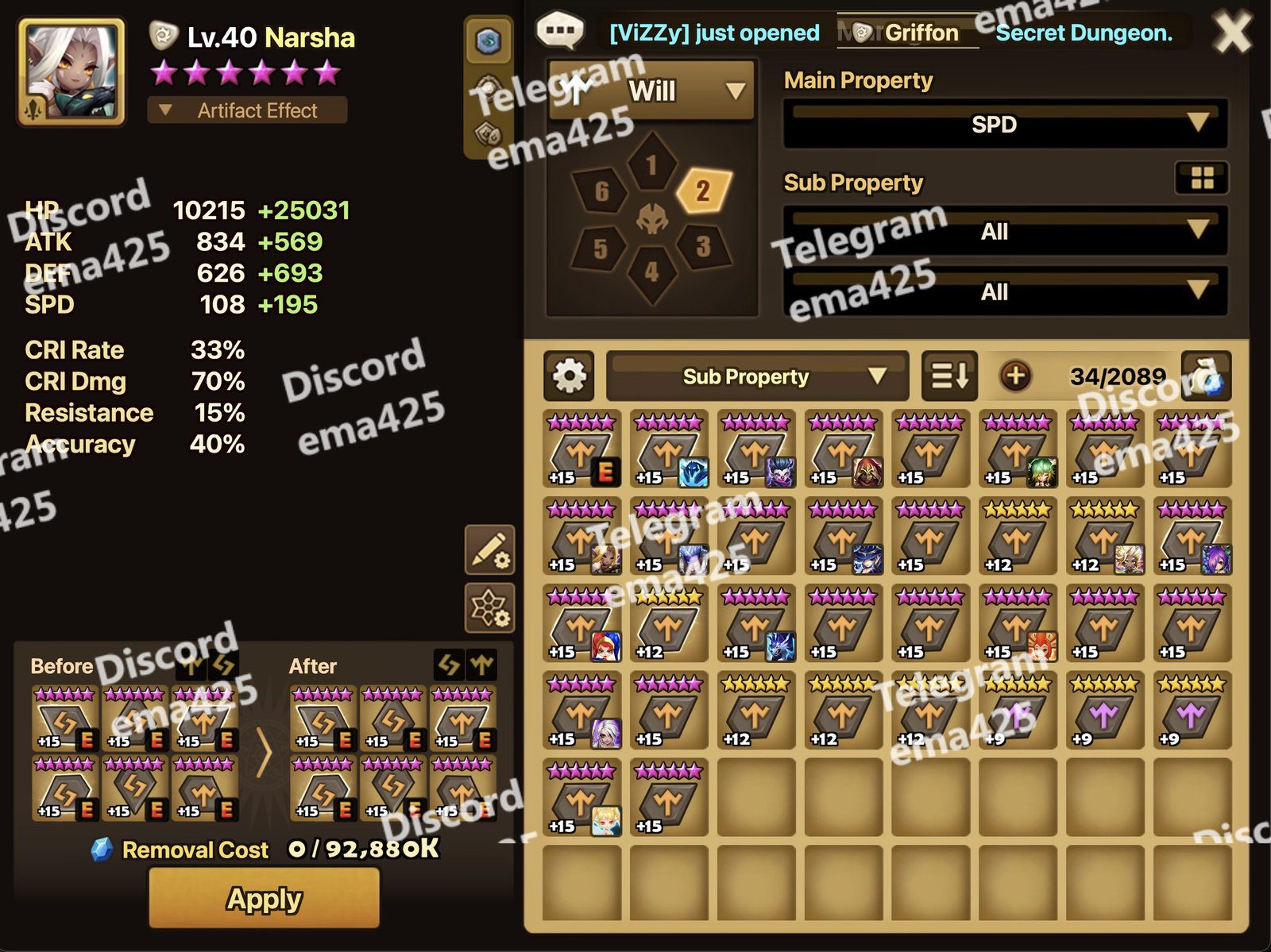The image size is (1271, 952).
Task: Choose rune slot 3 on the hexagon
Action: pyautogui.click(x=703, y=247)
